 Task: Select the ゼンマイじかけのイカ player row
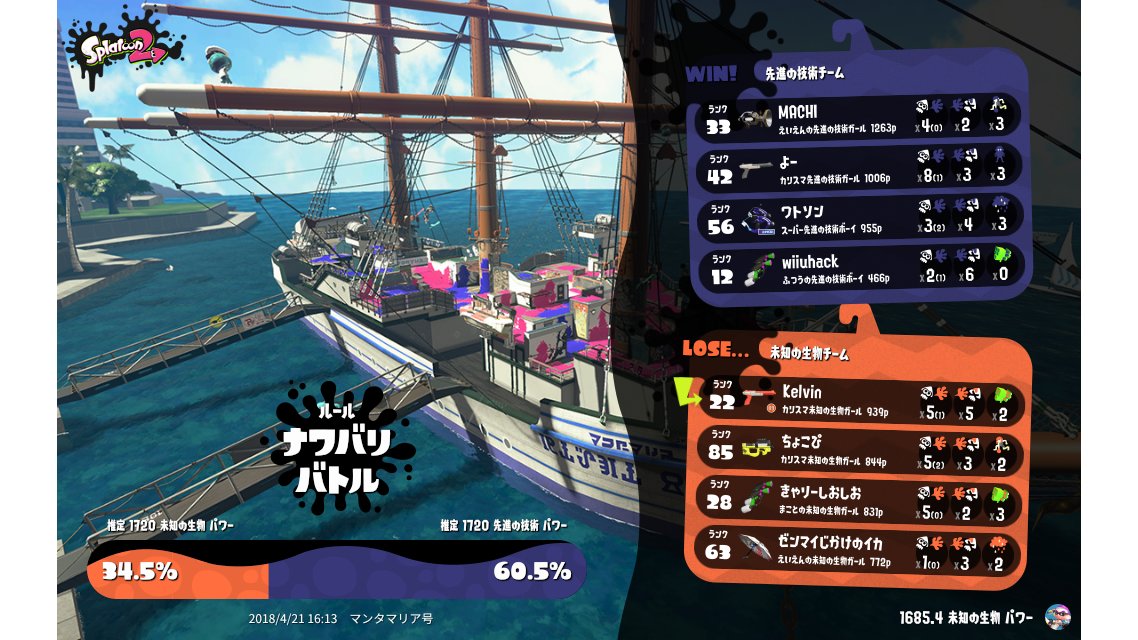click(x=860, y=549)
